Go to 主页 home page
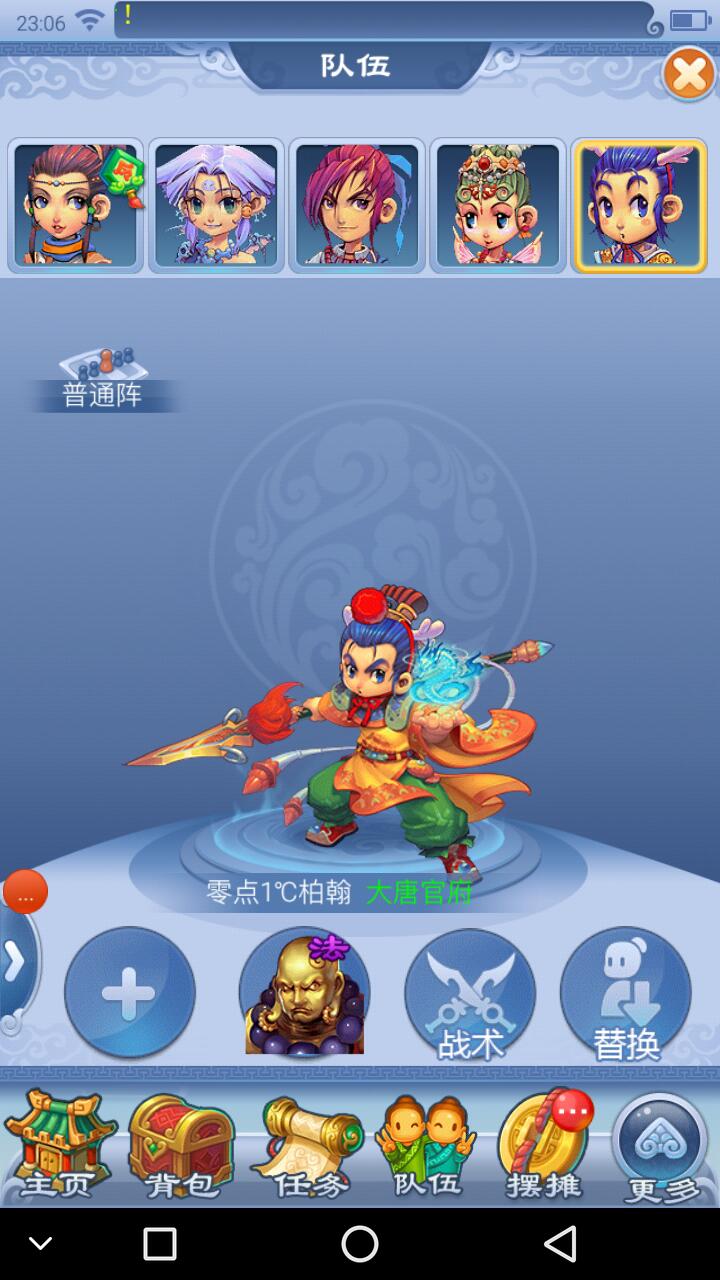The width and height of the screenshot is (720, 1280). 60,1147
